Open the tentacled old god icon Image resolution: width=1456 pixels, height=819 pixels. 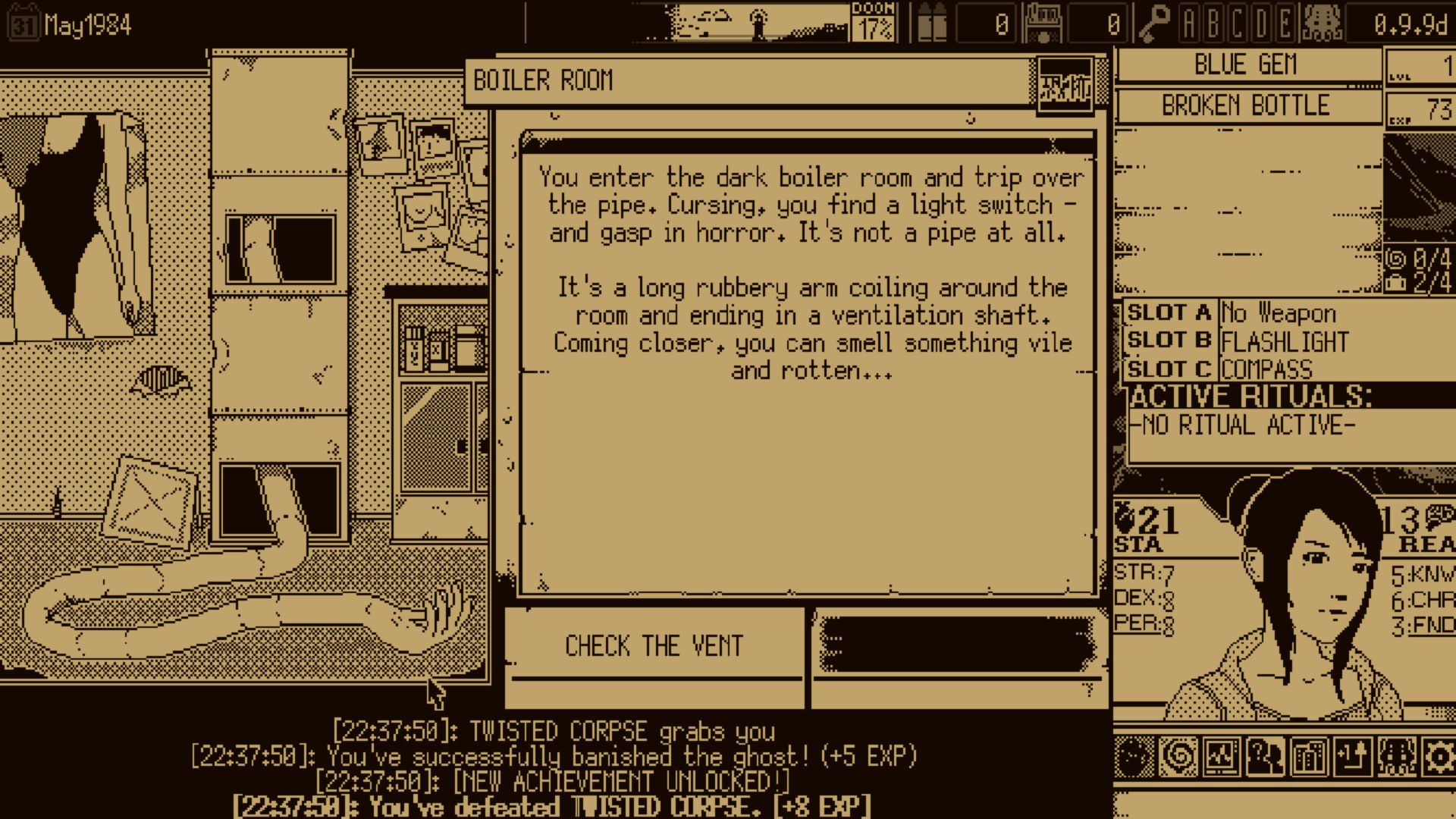pyautogui.click(x=1396, y=756)
